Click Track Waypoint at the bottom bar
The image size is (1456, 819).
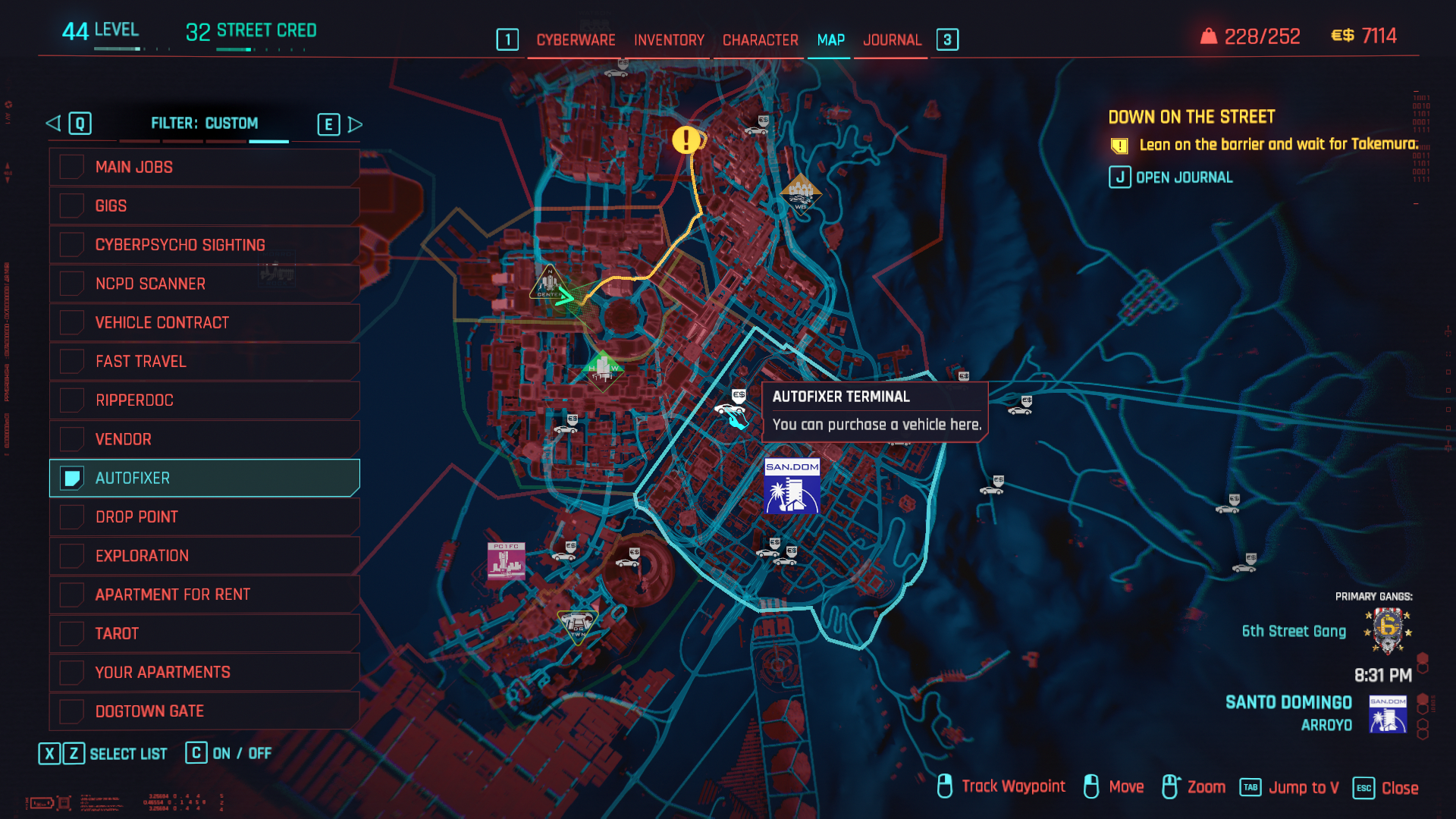point(1013,786)
